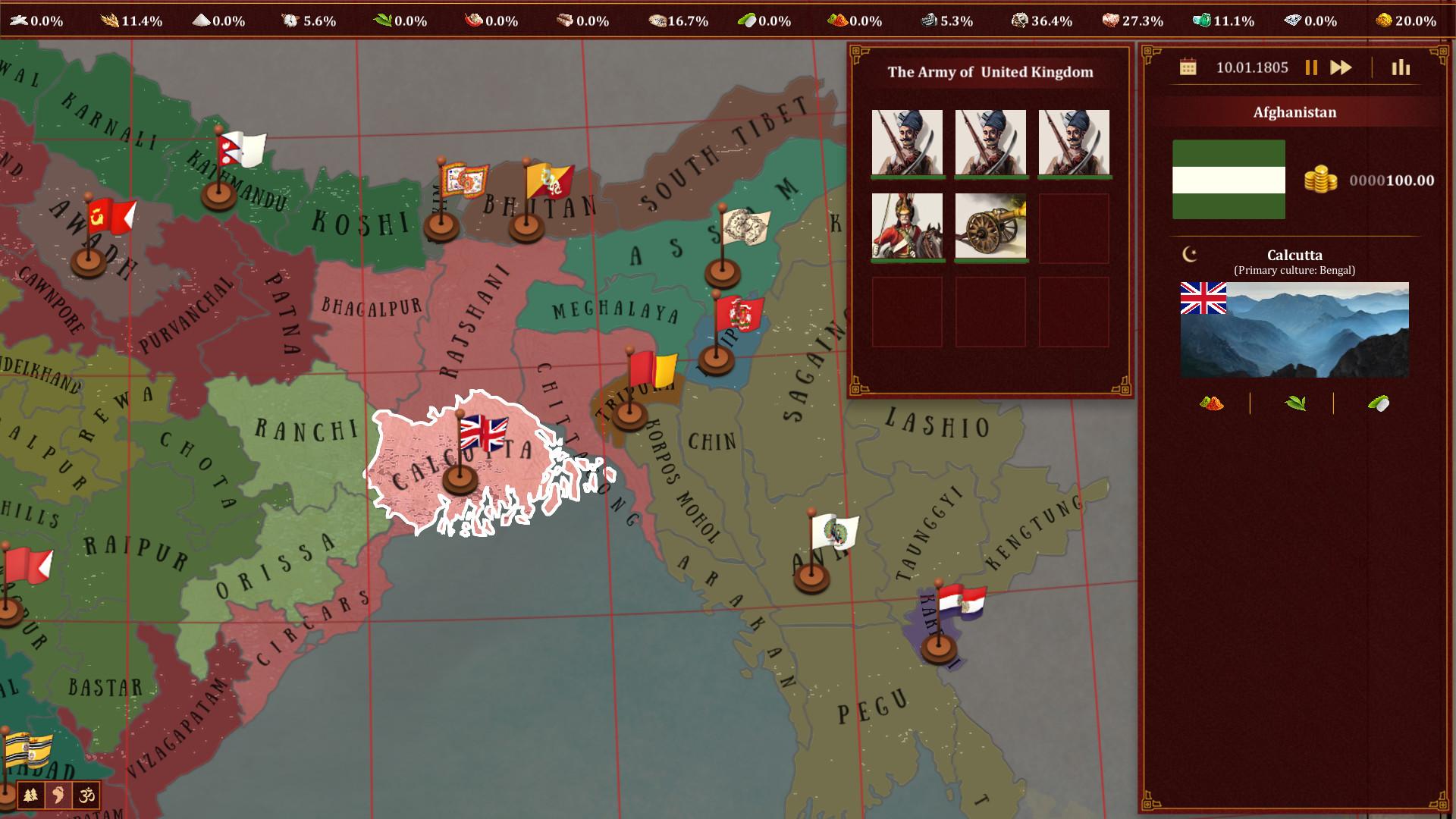This screenshot has width=1456, height=819.
Task: Pause the game clock
Action: pos(1310,67)
